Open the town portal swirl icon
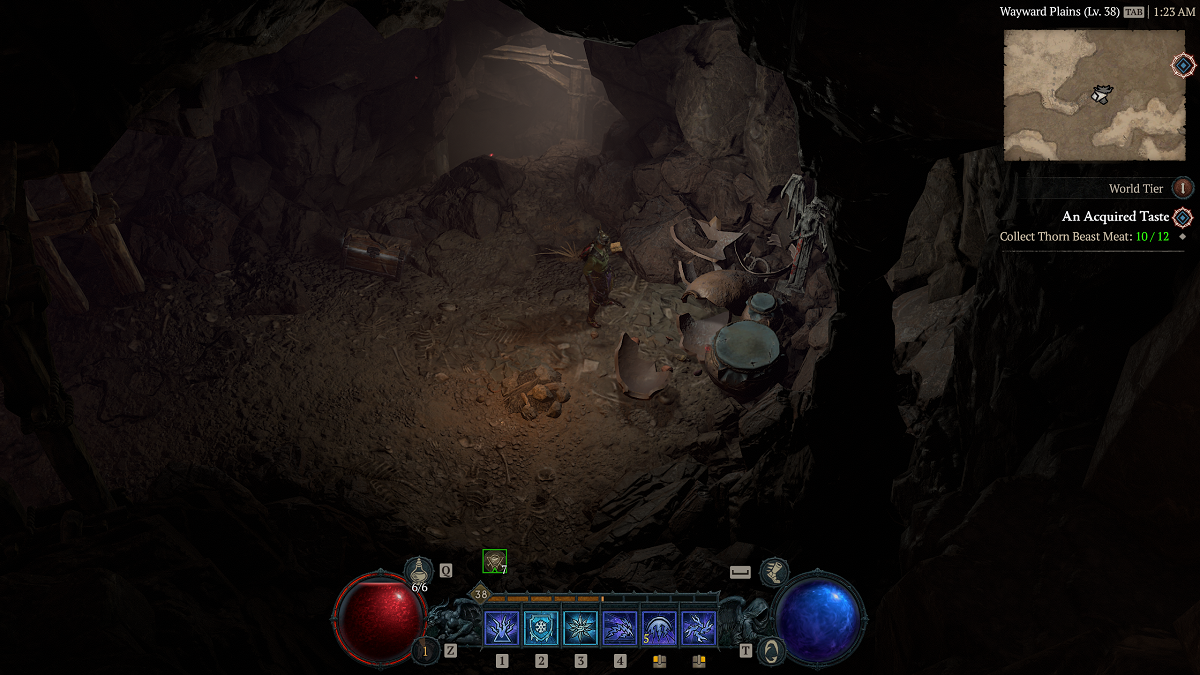The width and height of the screenshot is (1200, 675). click(770, 650)
